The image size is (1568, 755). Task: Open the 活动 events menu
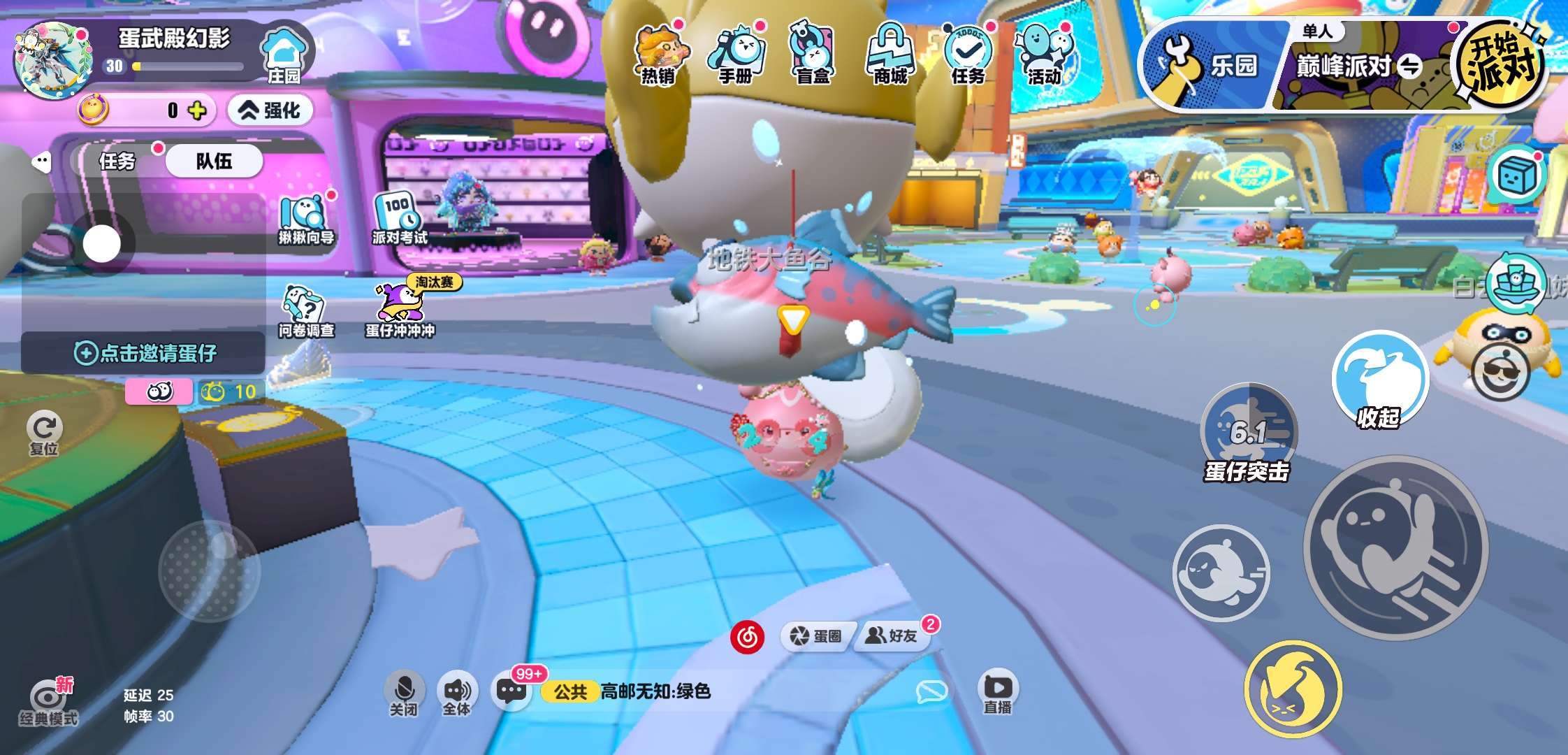pos(1044,54)
